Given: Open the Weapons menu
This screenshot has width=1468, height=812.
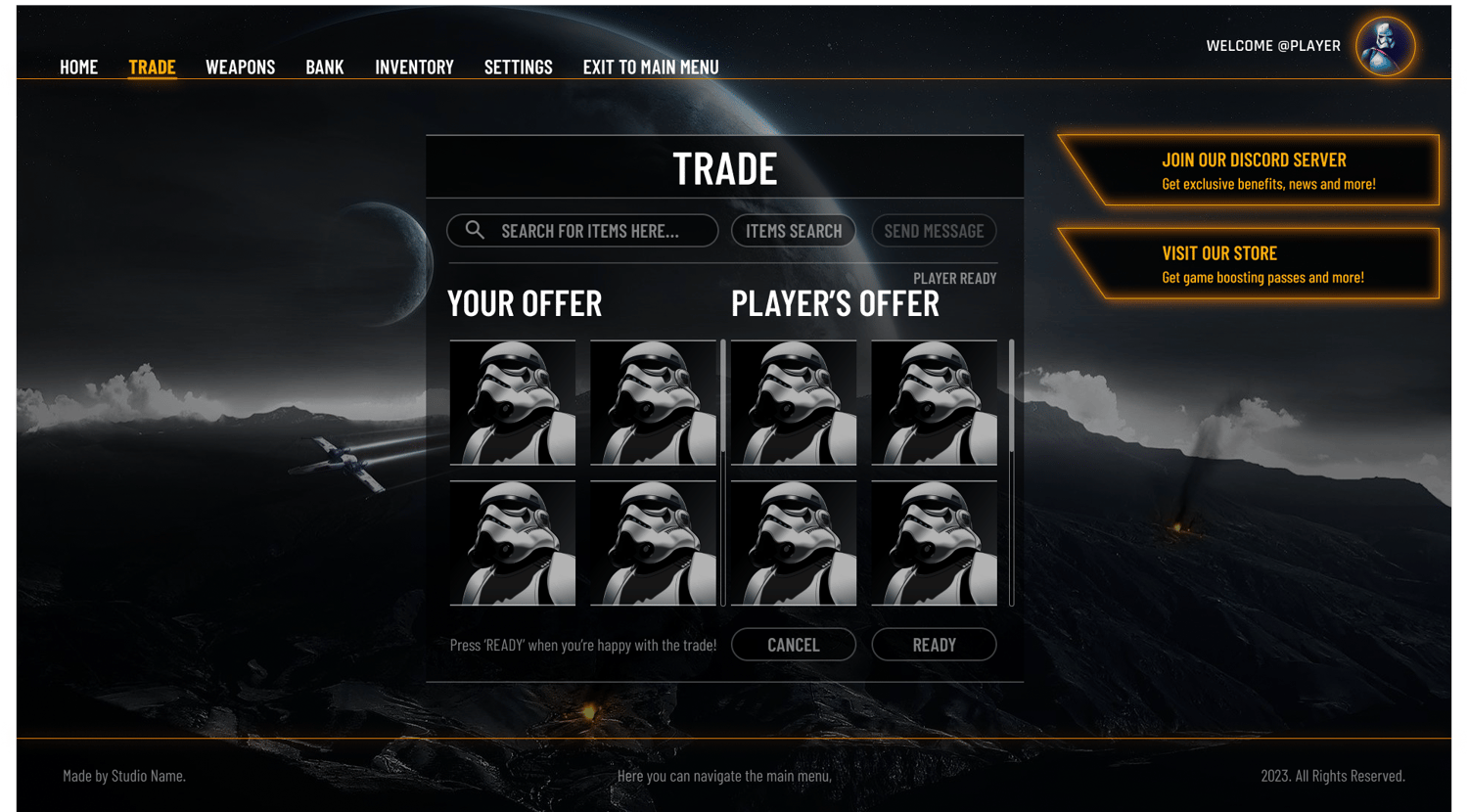Looking at the screenshot, I should click(240, 68).
